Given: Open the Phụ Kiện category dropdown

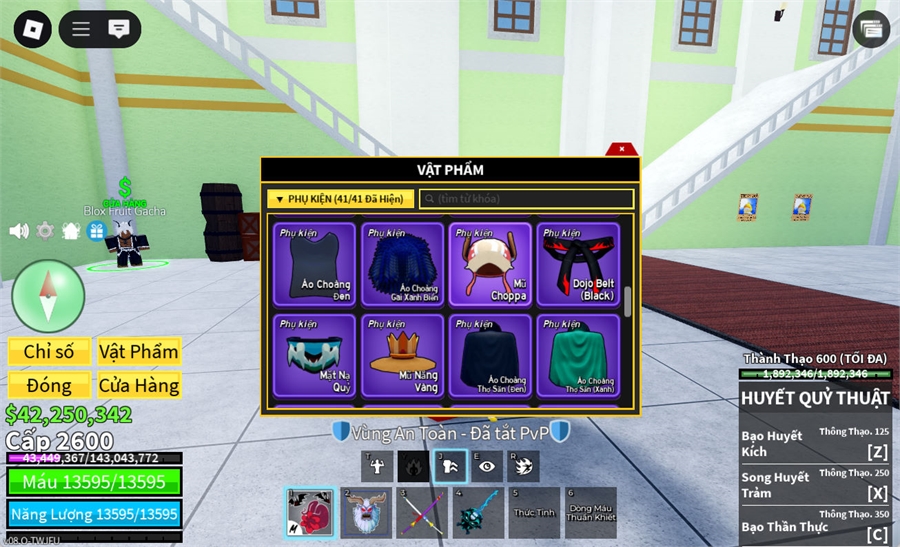Looking at the screenshot, I should pyautogui.click(x=340, y=199).
